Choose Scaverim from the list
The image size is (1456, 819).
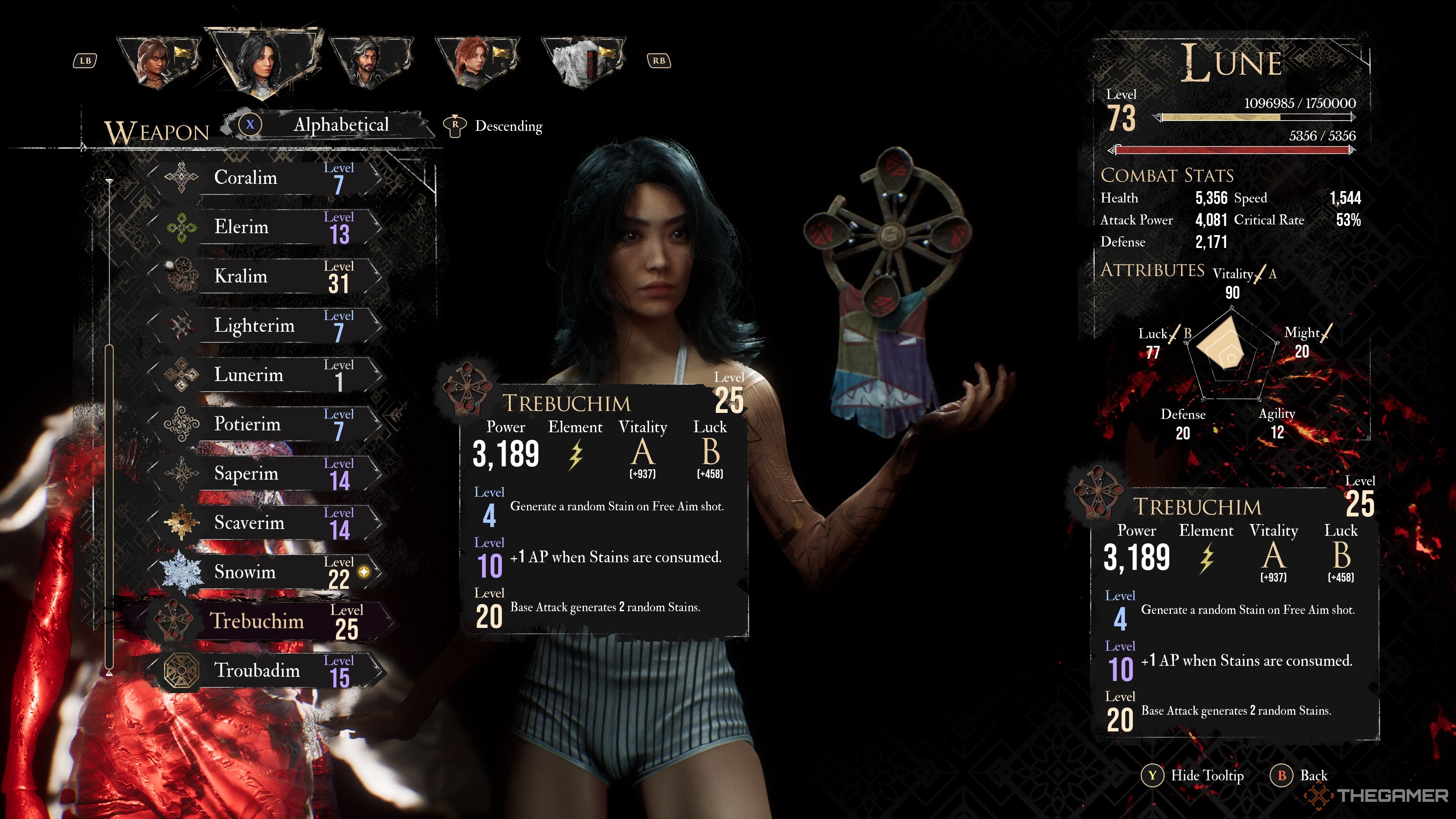click(x=266, y=522)
